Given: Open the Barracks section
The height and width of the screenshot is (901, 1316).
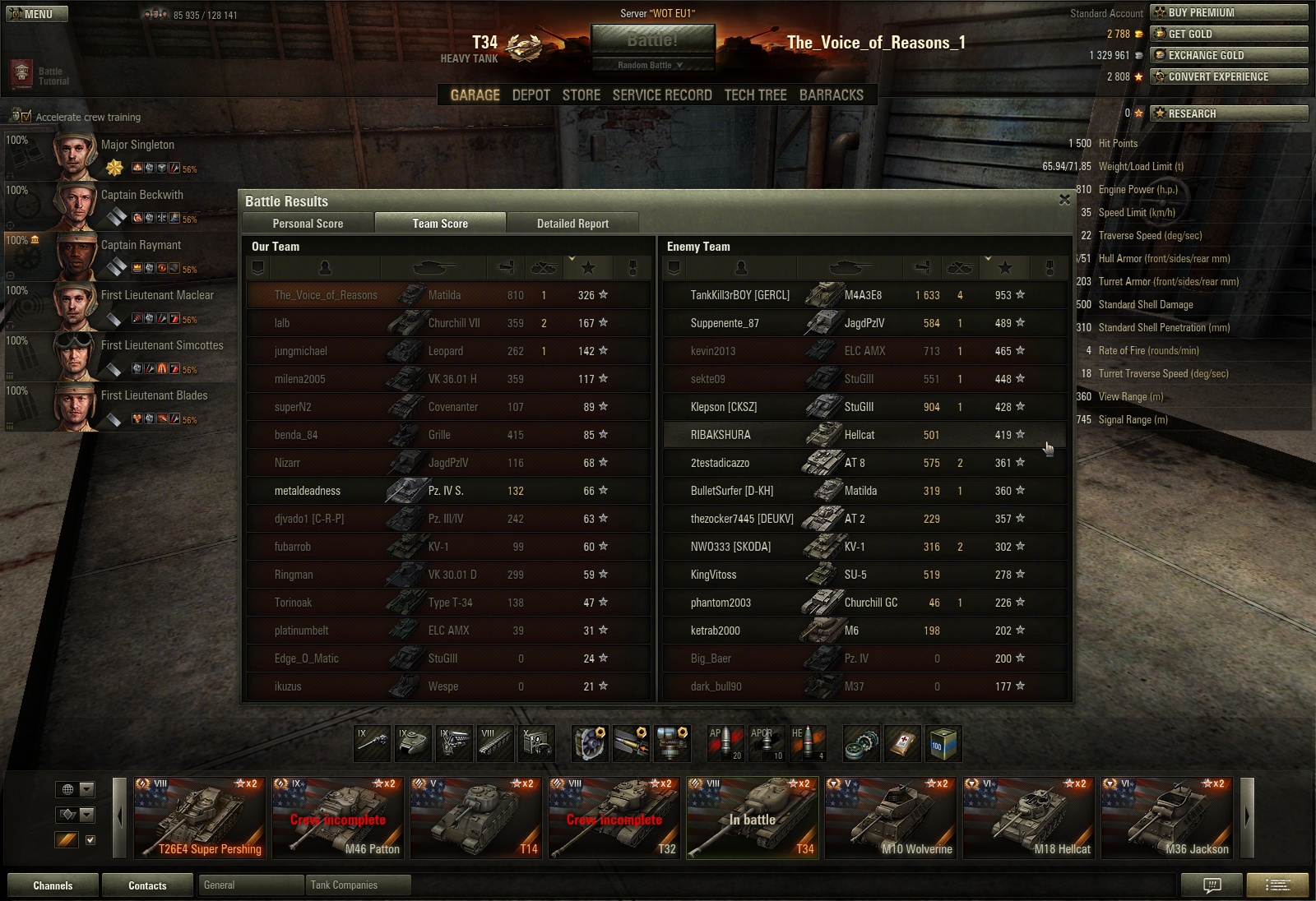Looking at the screenshot, I should [x=831, y=95].
